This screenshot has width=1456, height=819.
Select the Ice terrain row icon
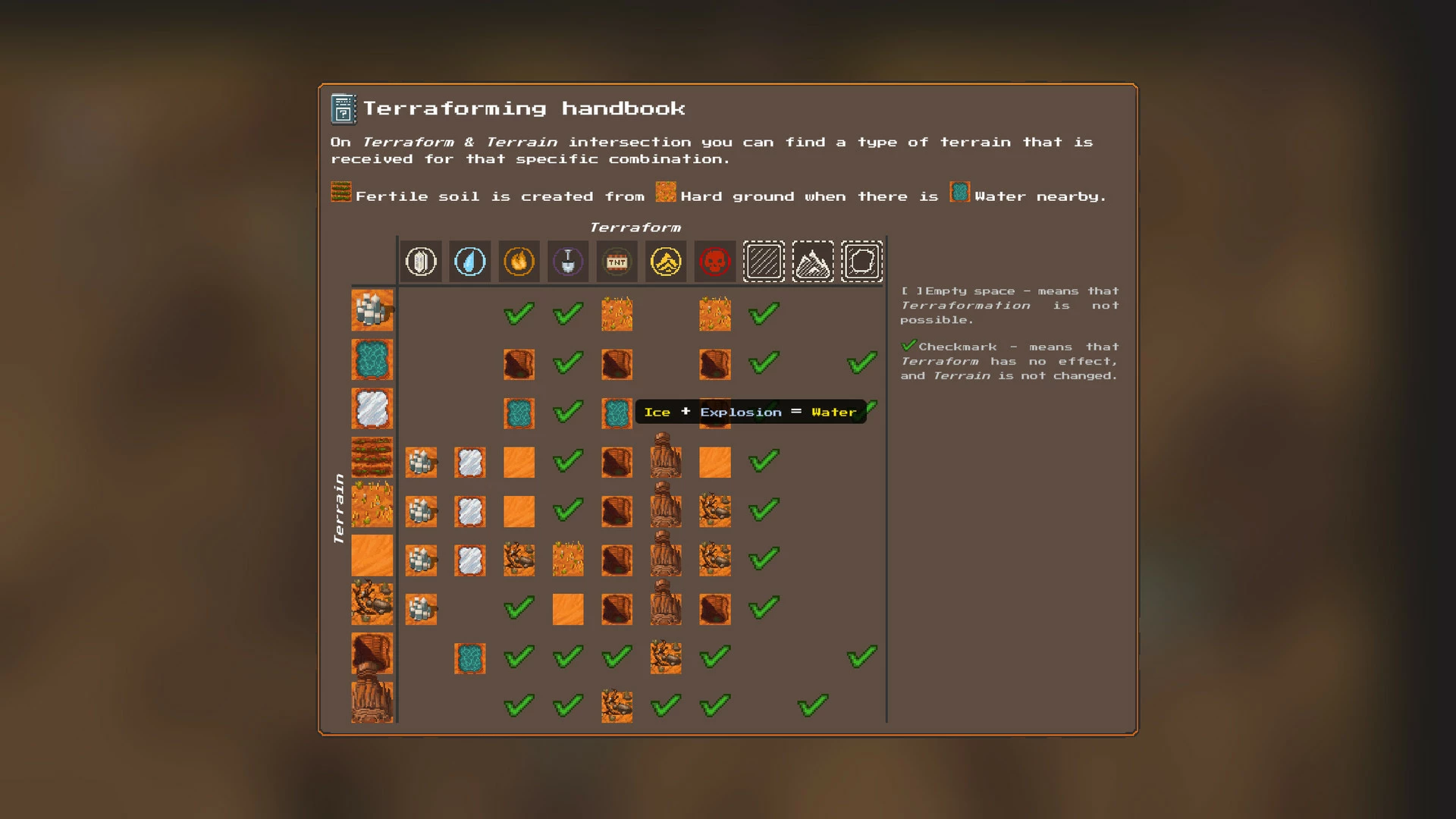[x=372, y=409]
